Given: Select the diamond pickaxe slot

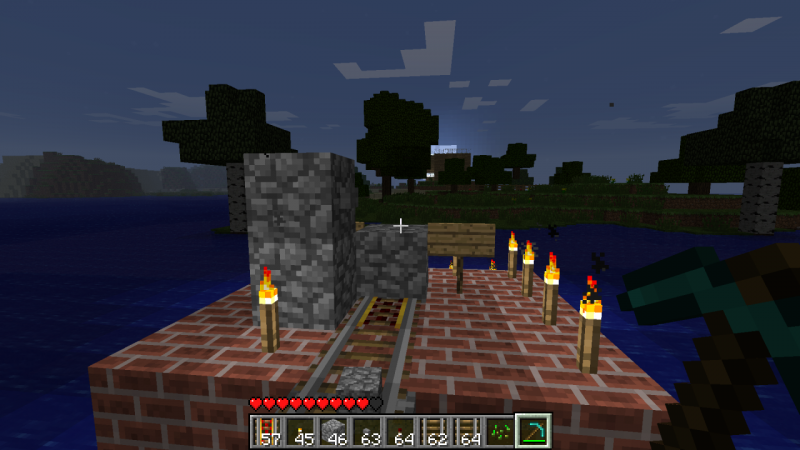Looking at the screenshot, I should pos(534,431).
